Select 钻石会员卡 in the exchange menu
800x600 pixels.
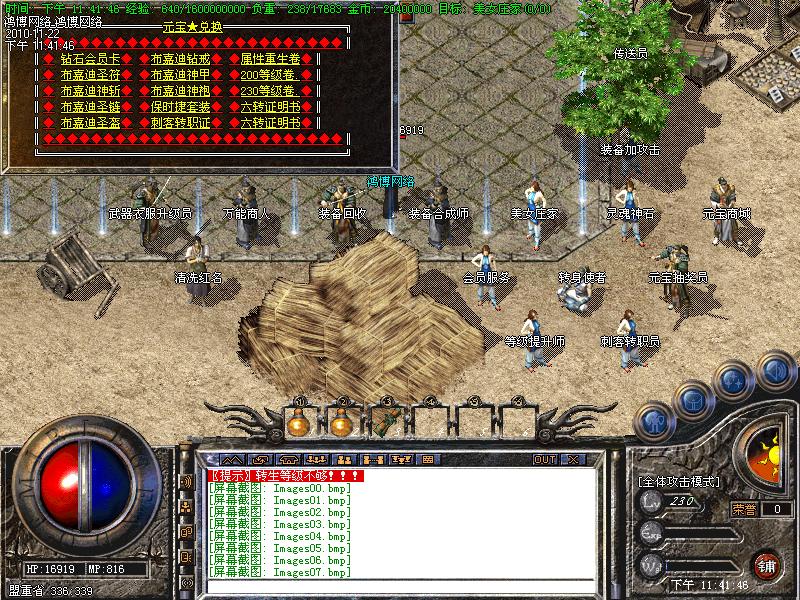(90, 59)
